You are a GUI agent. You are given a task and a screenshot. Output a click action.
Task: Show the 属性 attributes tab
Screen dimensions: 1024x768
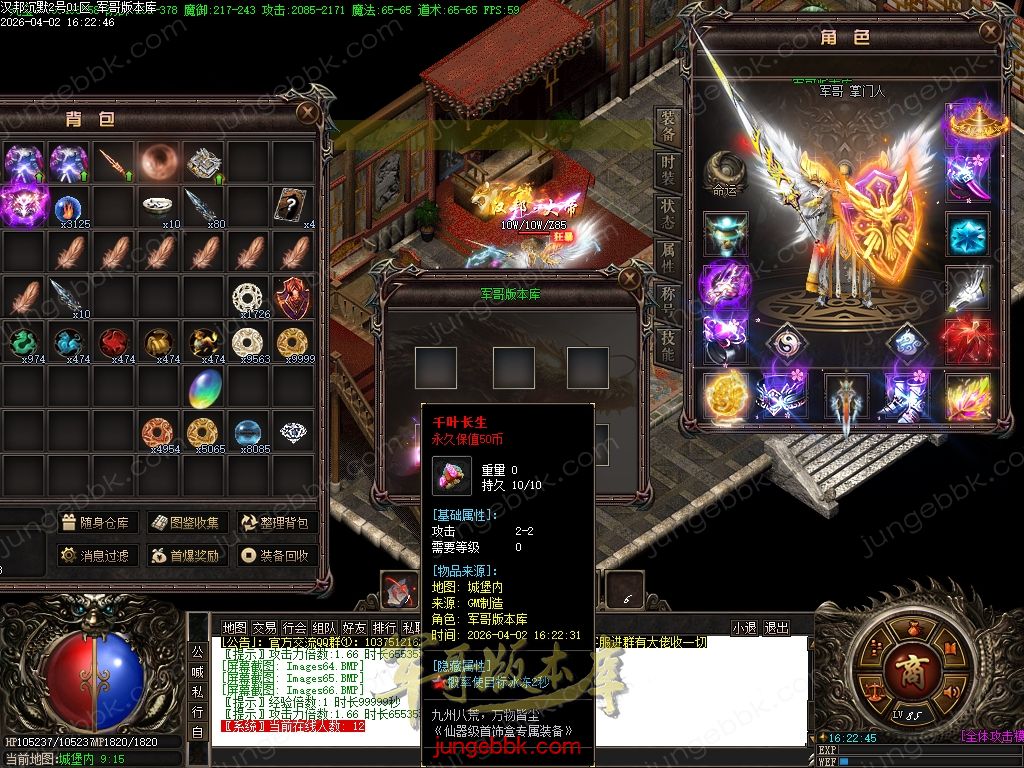(x=668, y=257)
